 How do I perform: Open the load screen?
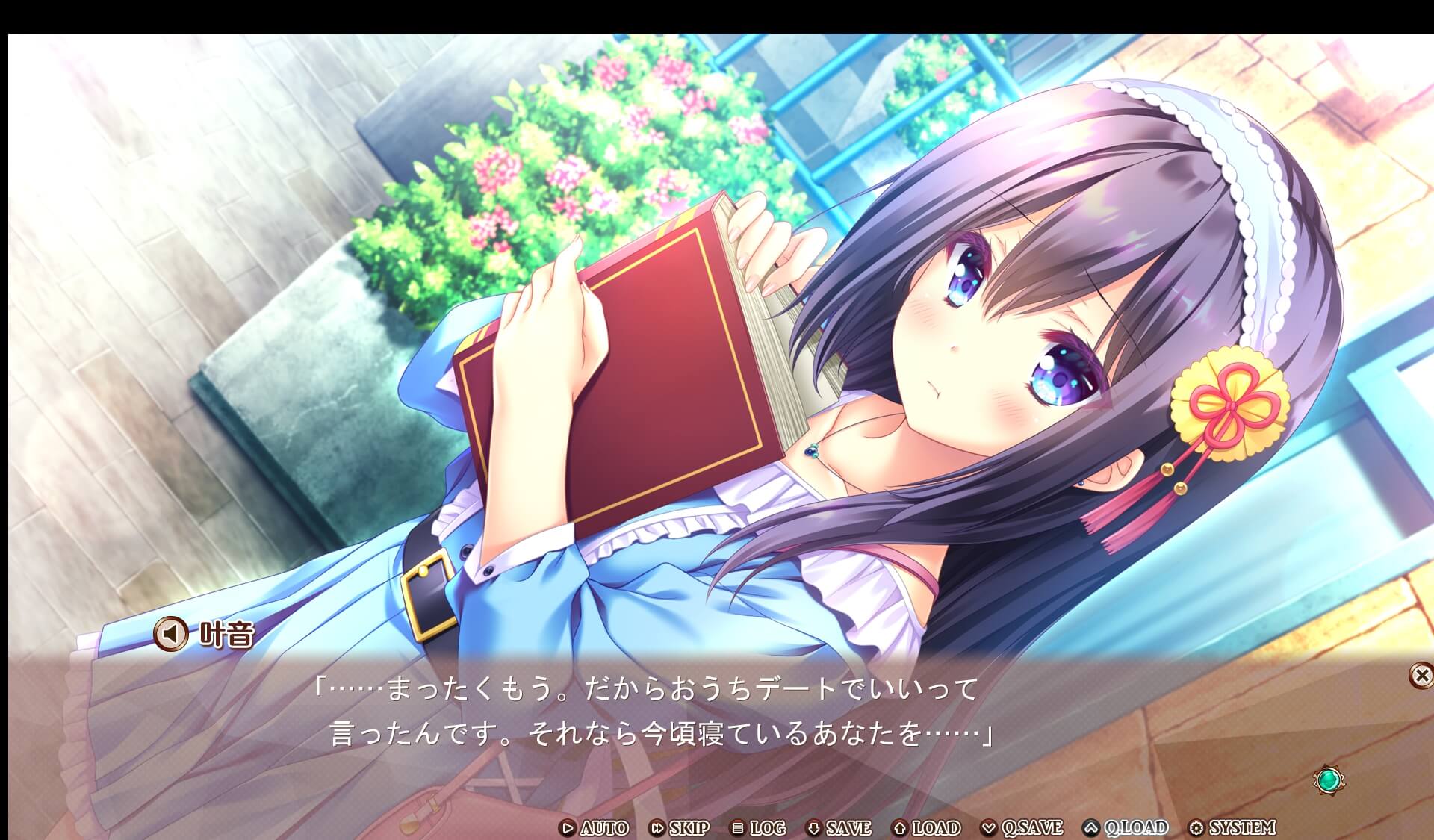pyautogui.click(x=934, y=828)
